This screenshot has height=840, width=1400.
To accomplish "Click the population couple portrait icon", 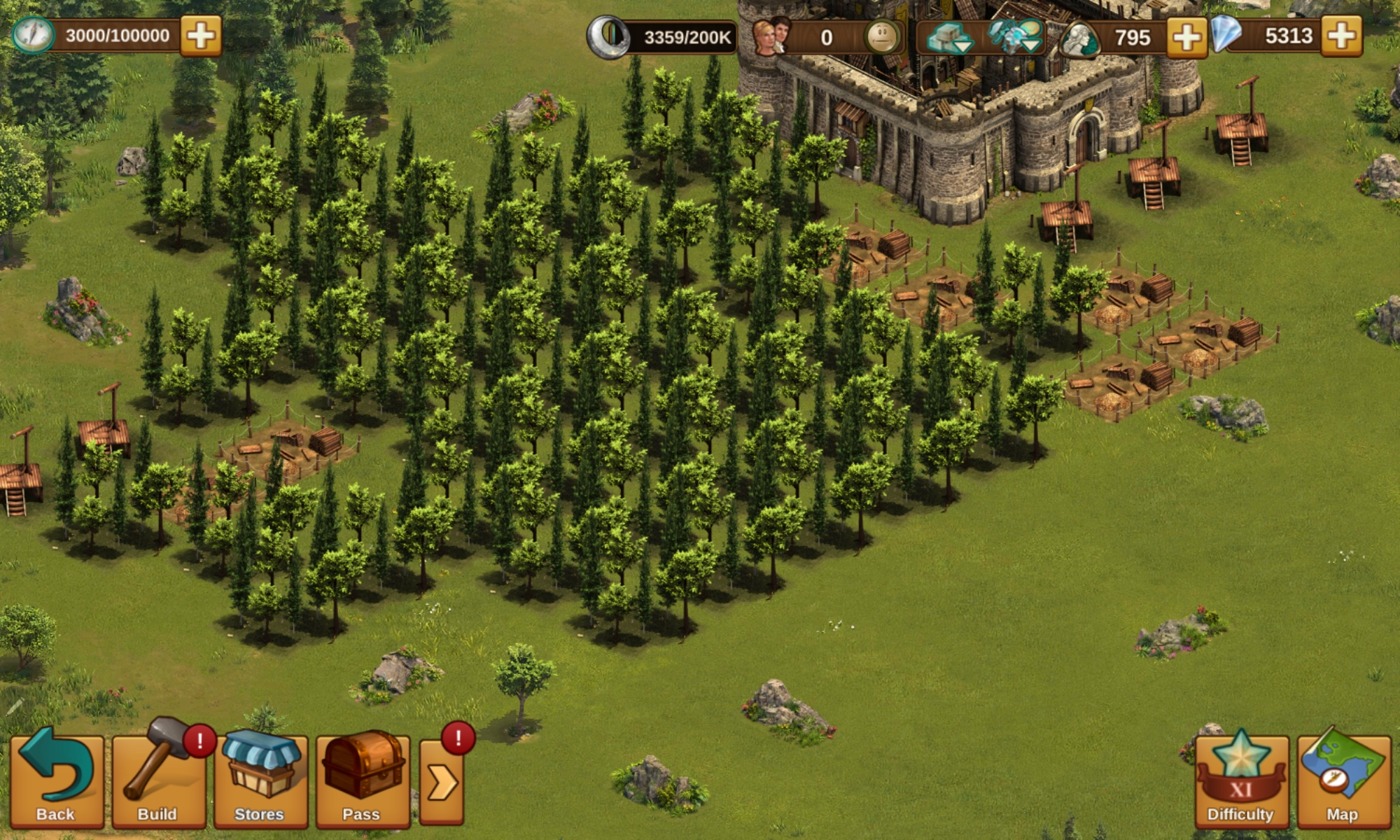I will [771, 37].
